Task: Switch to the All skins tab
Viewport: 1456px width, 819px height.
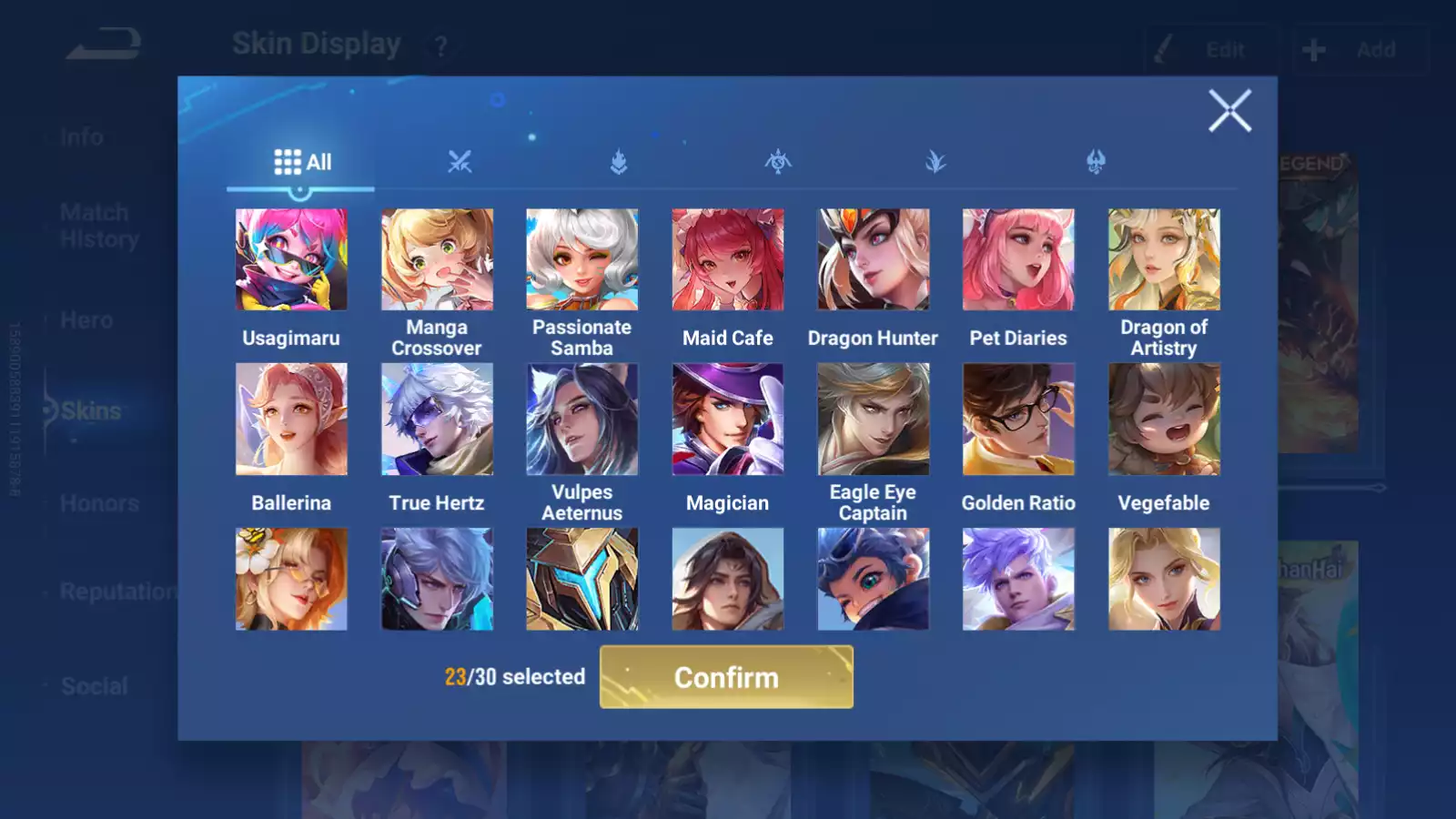Action: tap(302, 163)
